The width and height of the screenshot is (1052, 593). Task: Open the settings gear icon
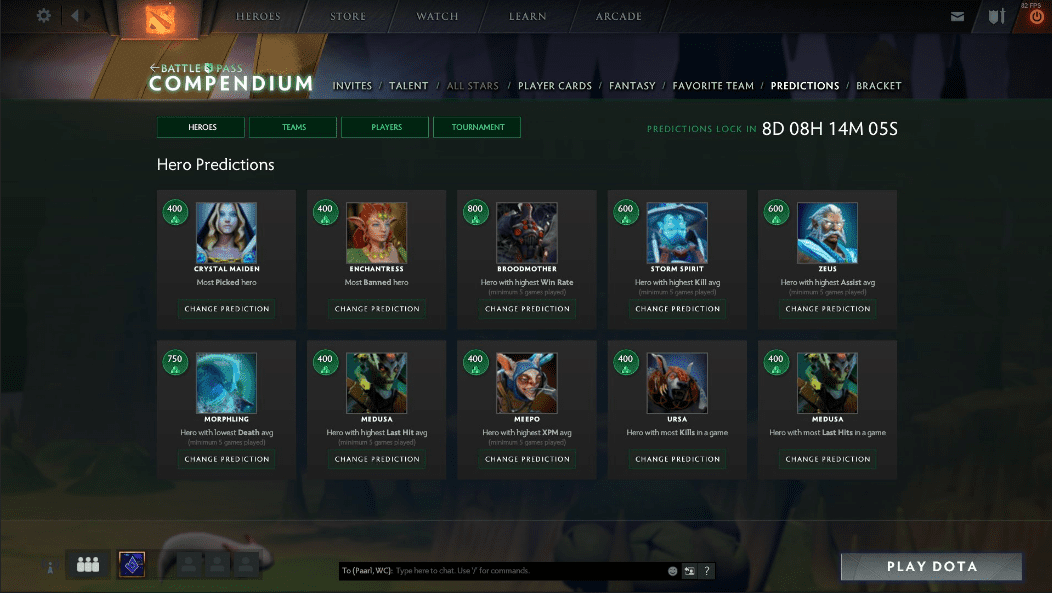click(43, 16)
